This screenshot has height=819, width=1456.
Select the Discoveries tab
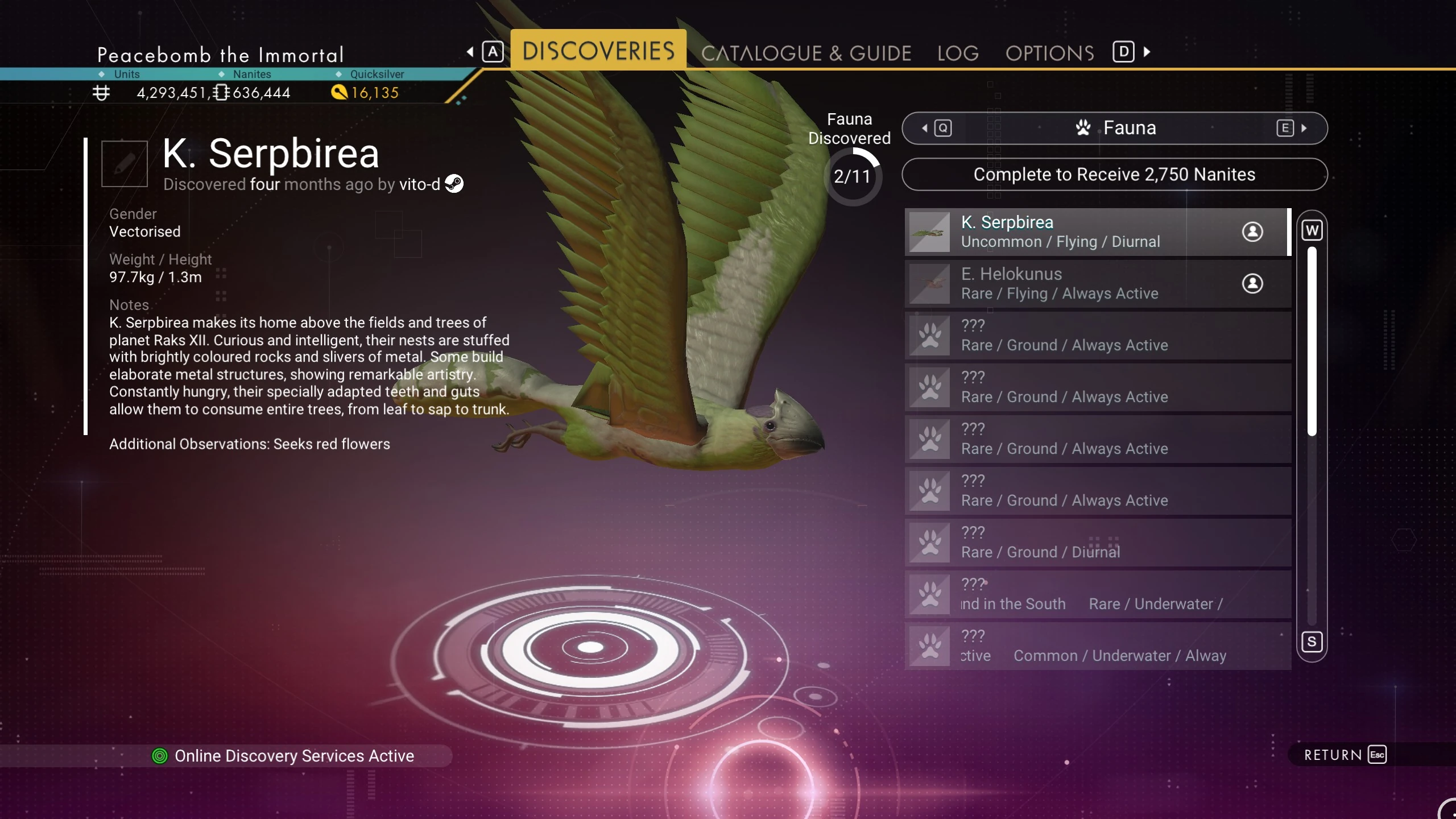(598, 51)
